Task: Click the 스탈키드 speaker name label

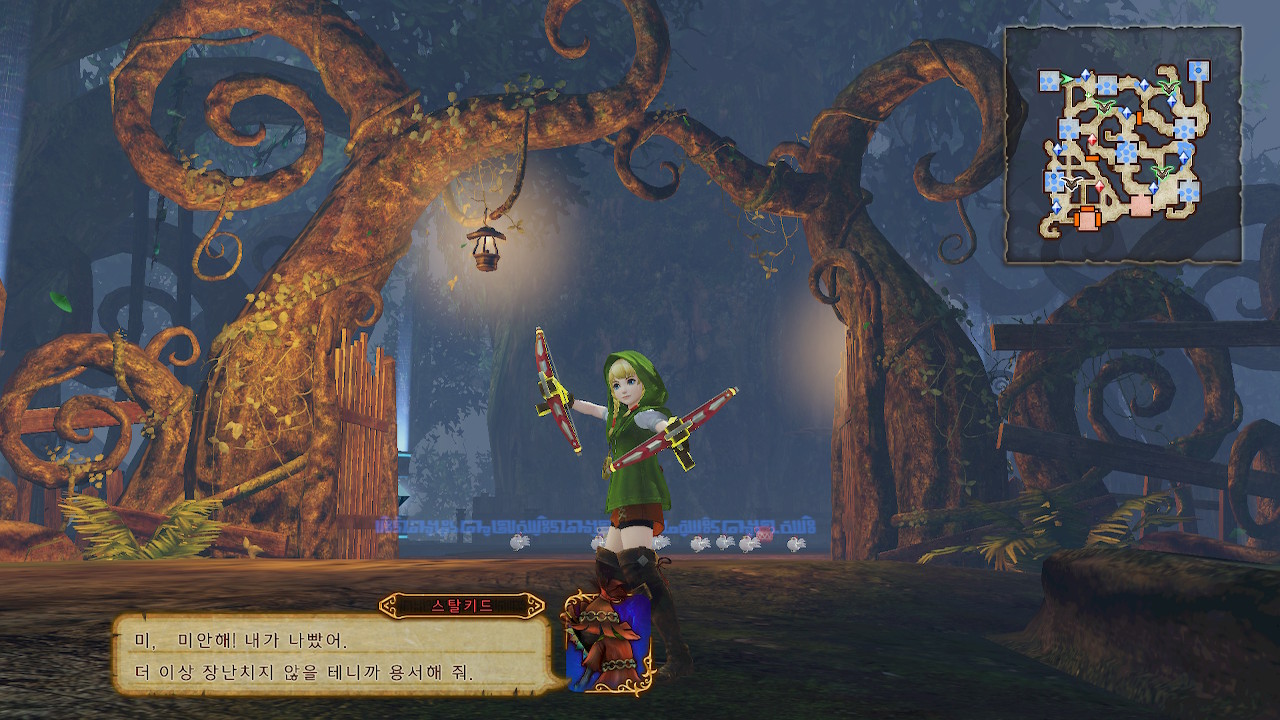Action: [461, 606]
